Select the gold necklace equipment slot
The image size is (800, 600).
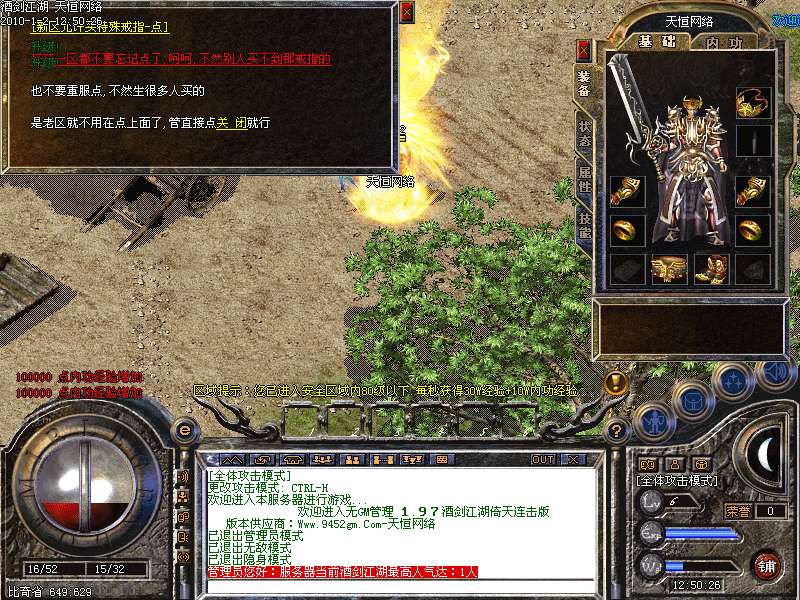pos(753,101)
